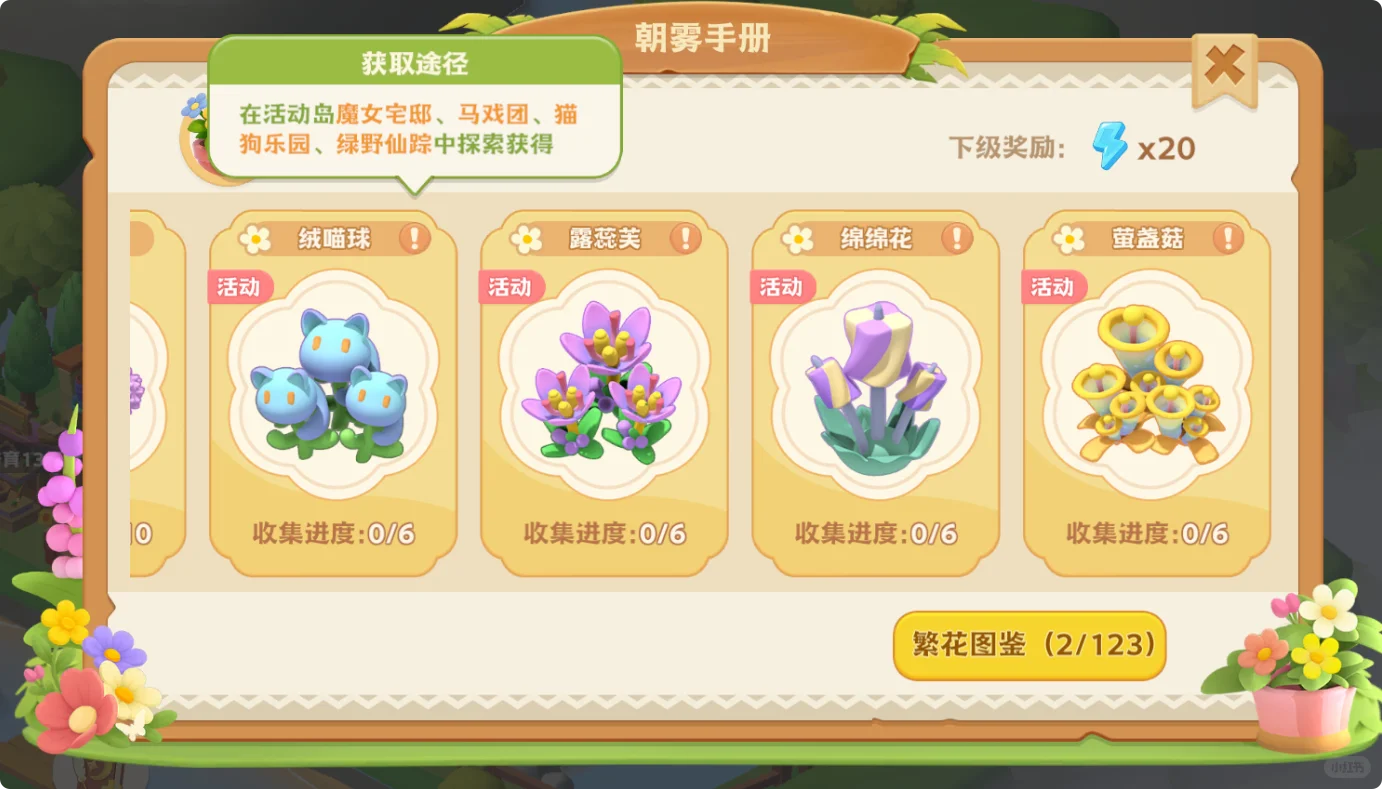1382x789 pixels.
Task: Click the lightning energy reward icon
Action: point(1108,148)
